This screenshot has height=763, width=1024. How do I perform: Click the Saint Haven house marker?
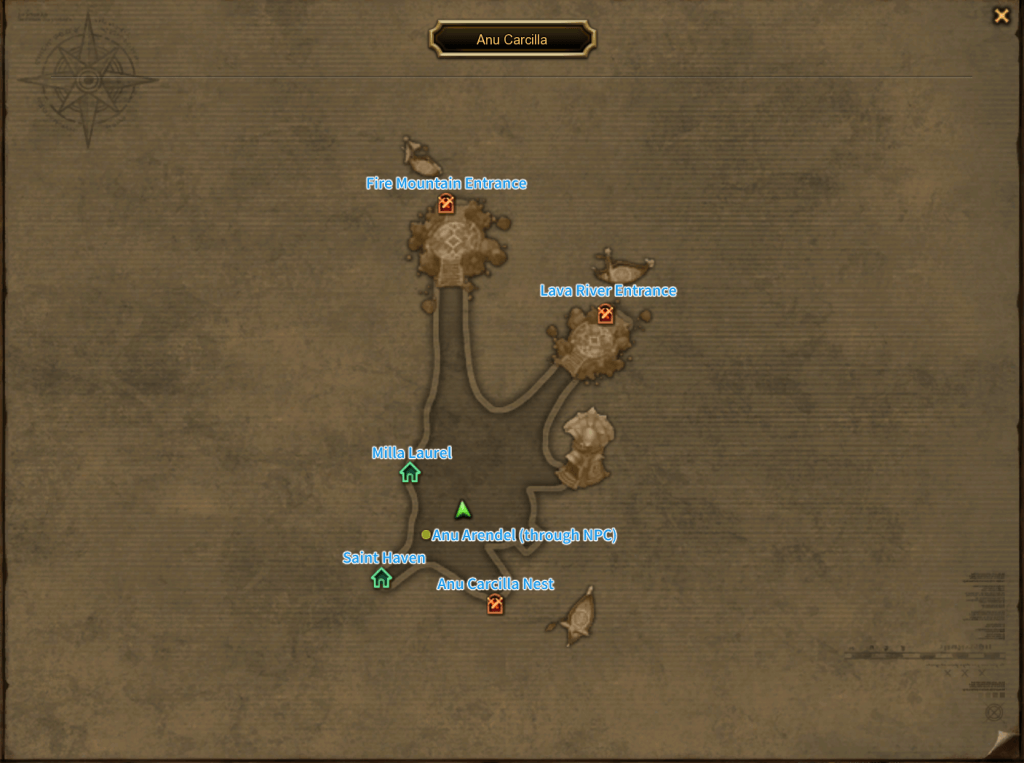[x=381, y=578]
